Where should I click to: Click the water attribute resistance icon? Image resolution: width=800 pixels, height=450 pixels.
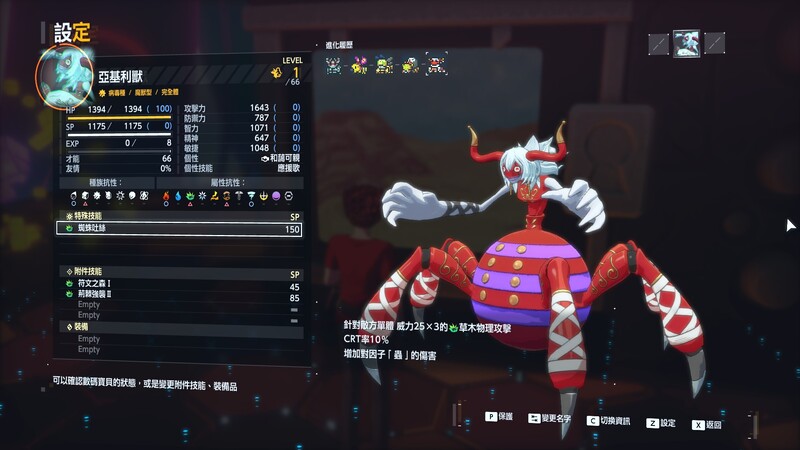[x=179, y=196]
